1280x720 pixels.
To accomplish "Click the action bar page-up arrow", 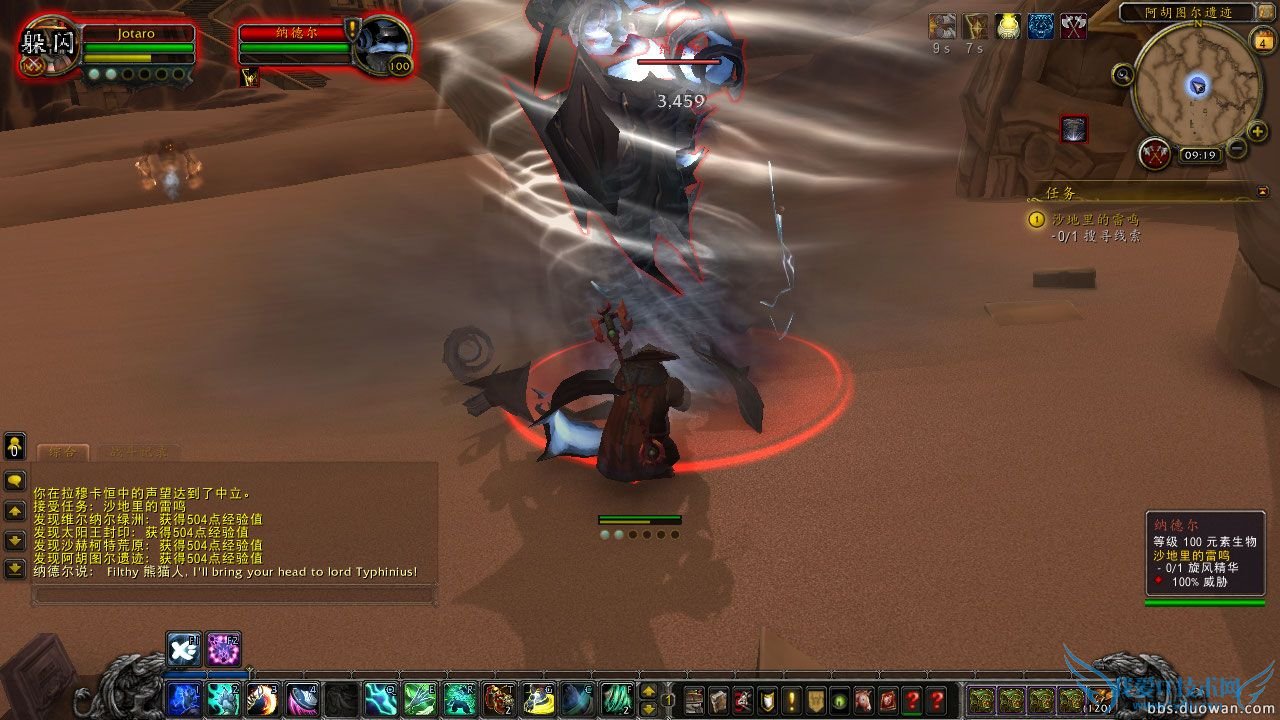I will click(648, 692).
